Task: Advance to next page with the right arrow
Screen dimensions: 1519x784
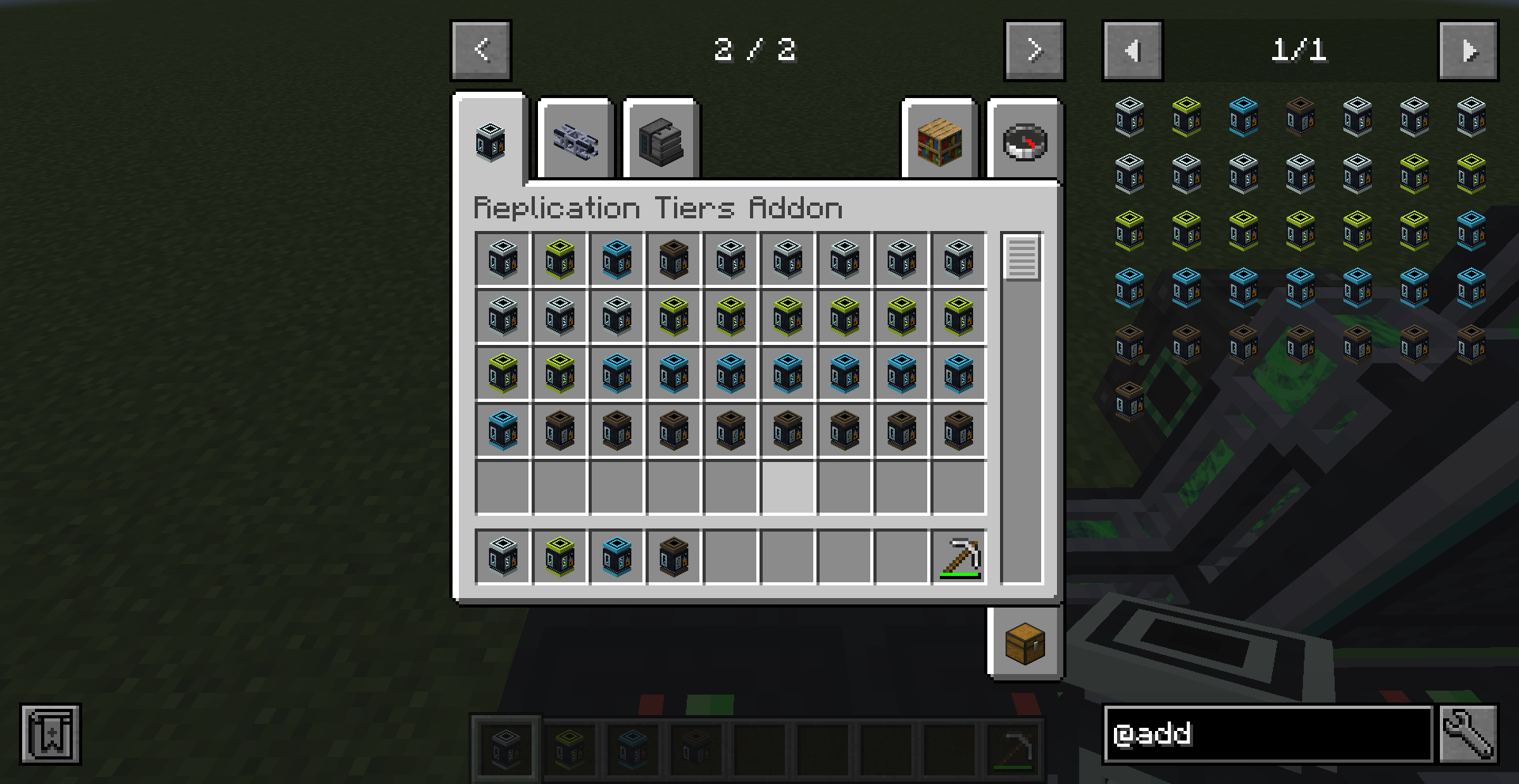Action: (x=1034, y=49)
